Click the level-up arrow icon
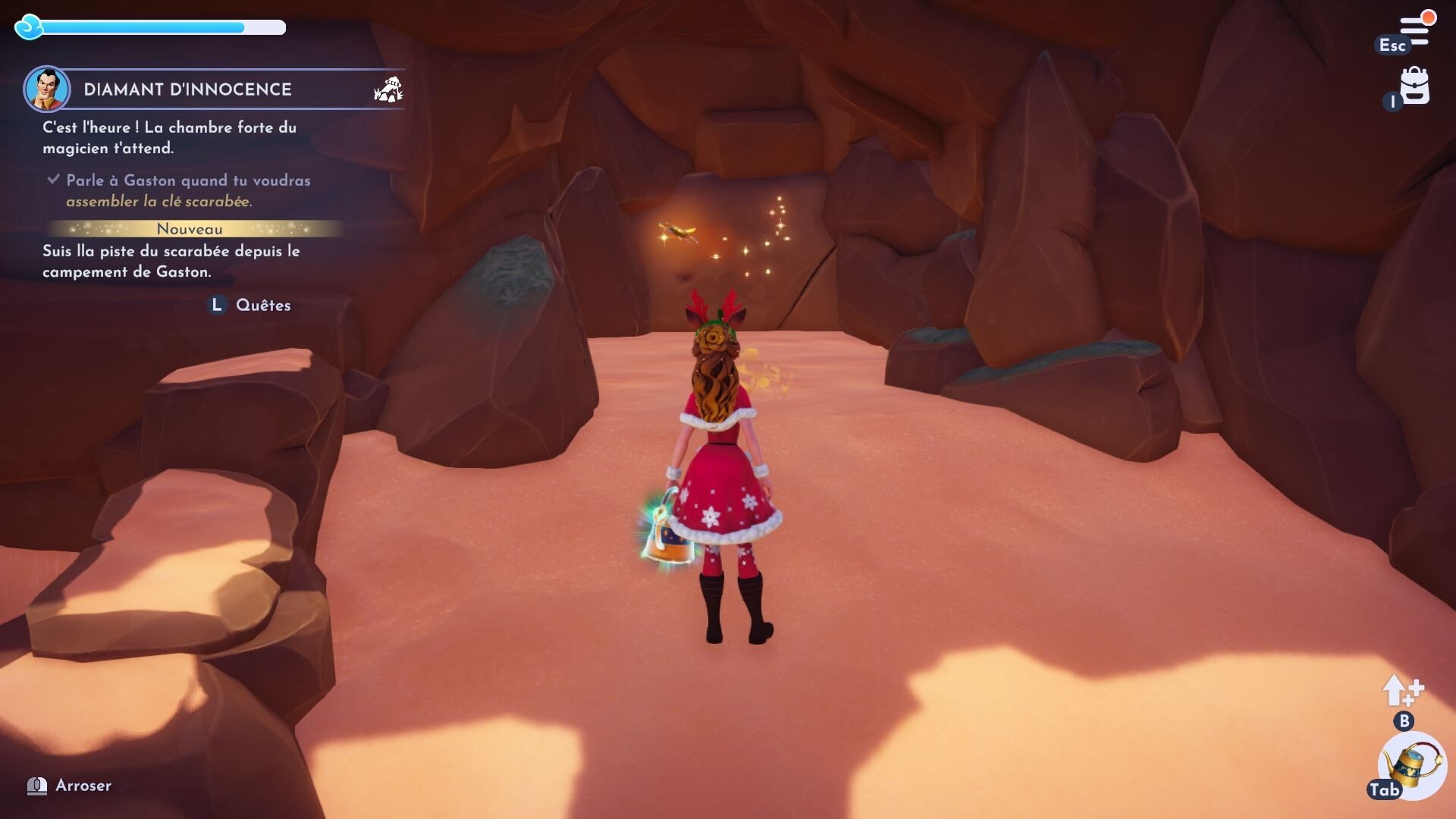The height and width of the screenshot is (819, 1456). click(x=1401, y=691)
